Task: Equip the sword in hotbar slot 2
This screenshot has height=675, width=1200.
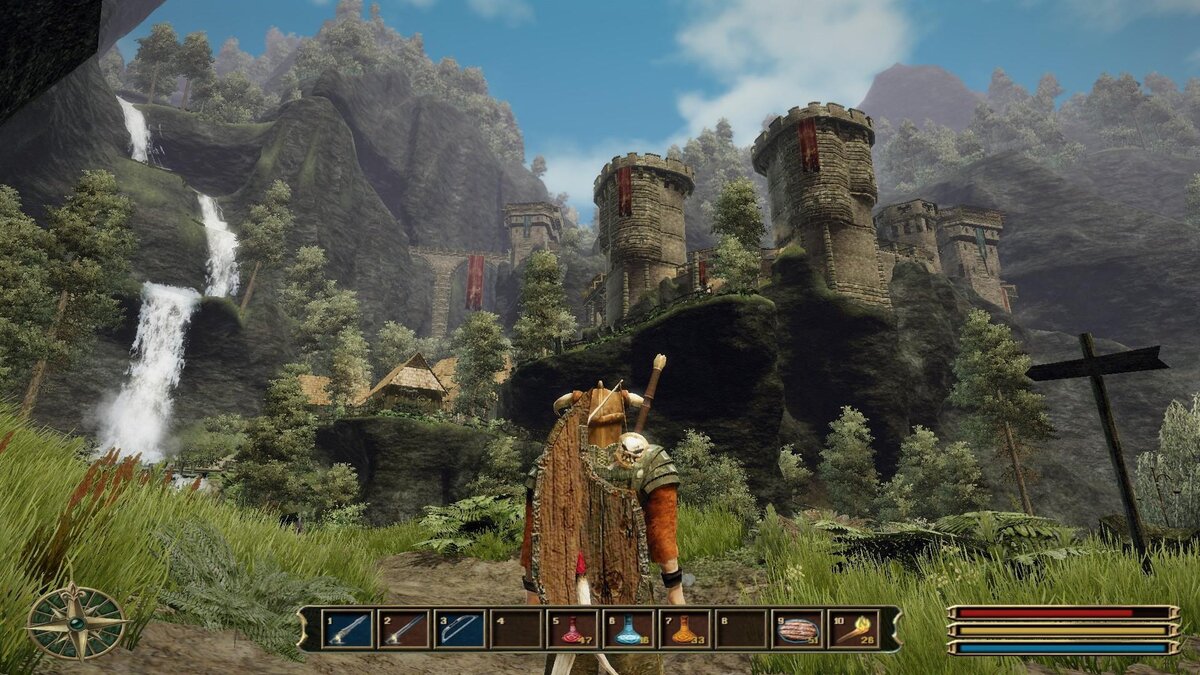Action: [403, 629]
